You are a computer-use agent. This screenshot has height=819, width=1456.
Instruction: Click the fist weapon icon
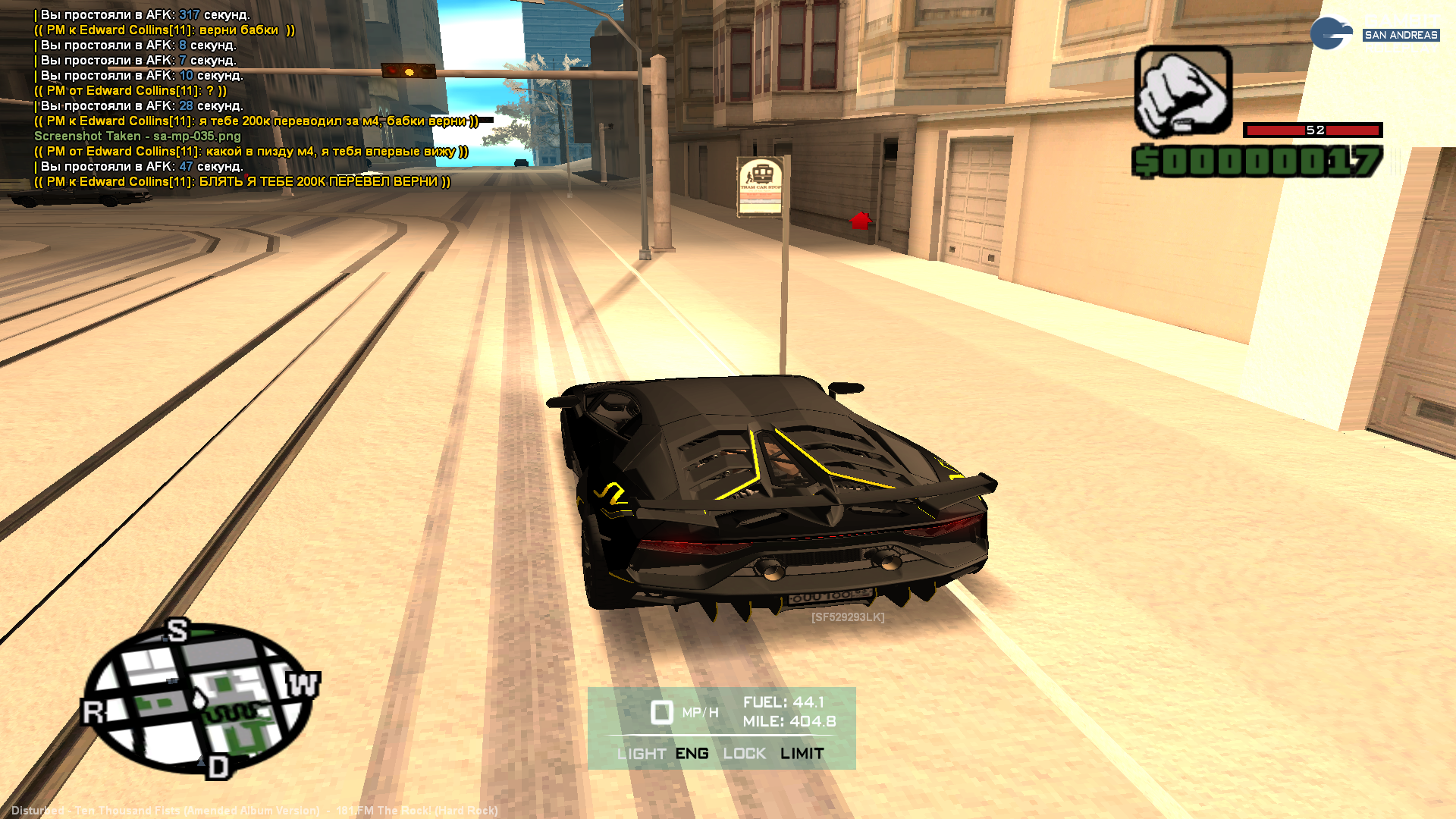pyautogui.click(x=1182, y=92)
